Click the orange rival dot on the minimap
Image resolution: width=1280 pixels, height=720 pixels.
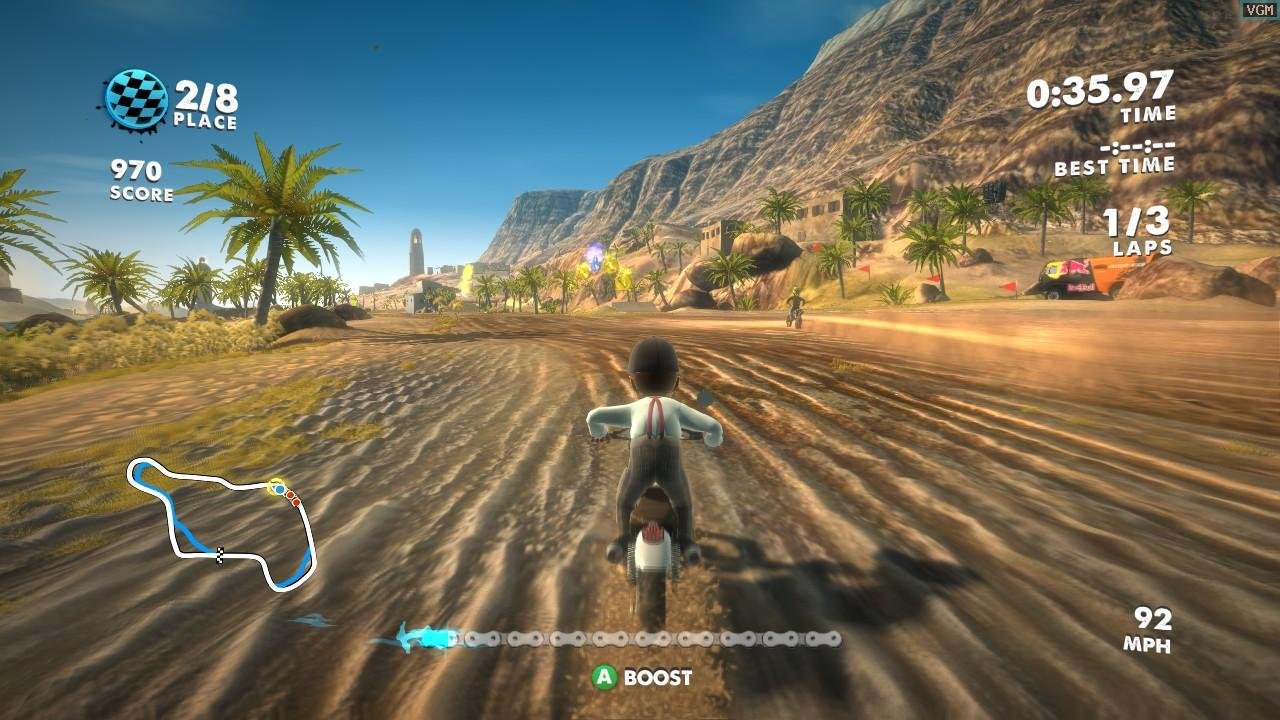[x=290, y=496]
